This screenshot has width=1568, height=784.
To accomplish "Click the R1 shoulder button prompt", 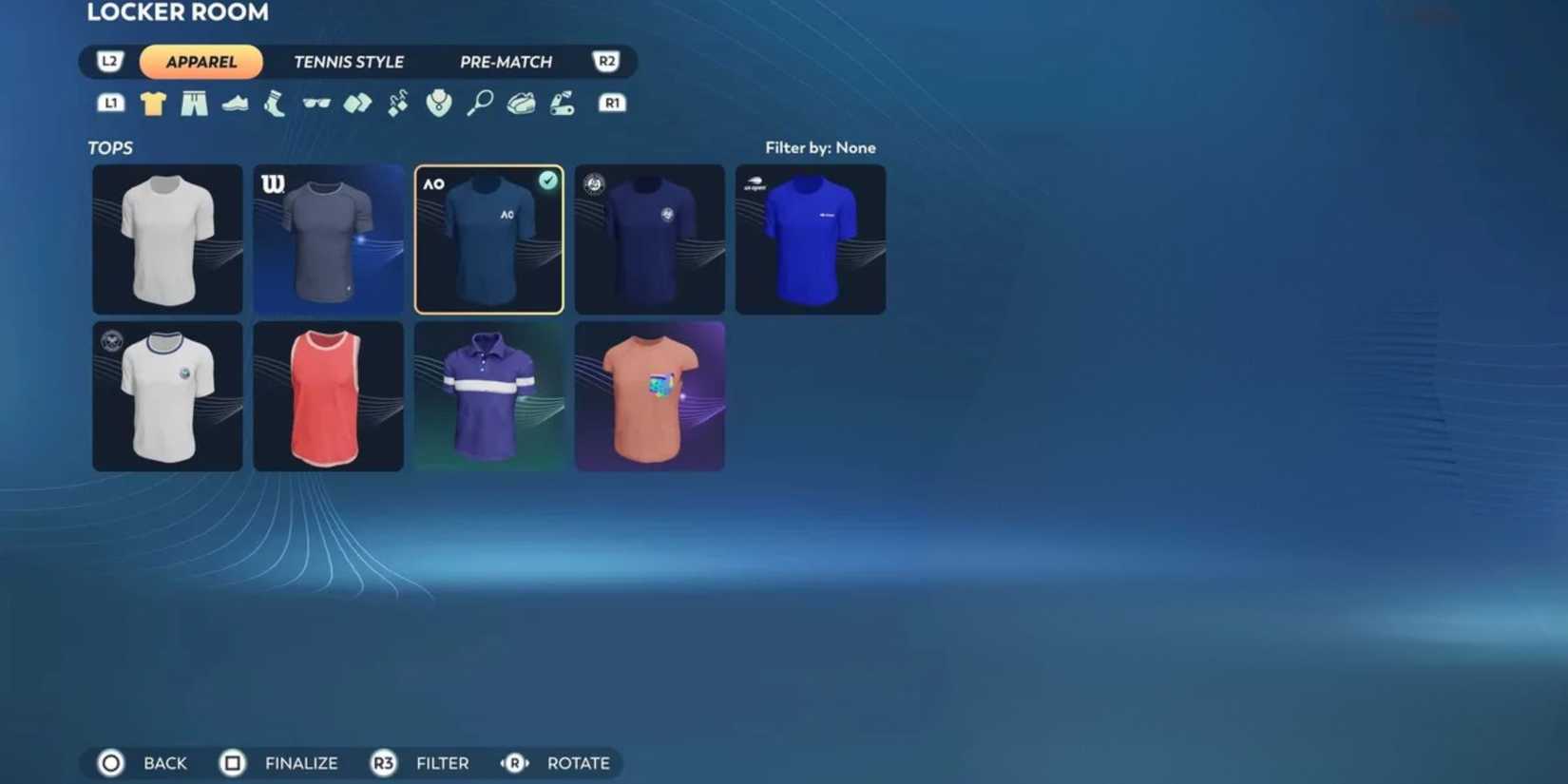I will (611, 103).
